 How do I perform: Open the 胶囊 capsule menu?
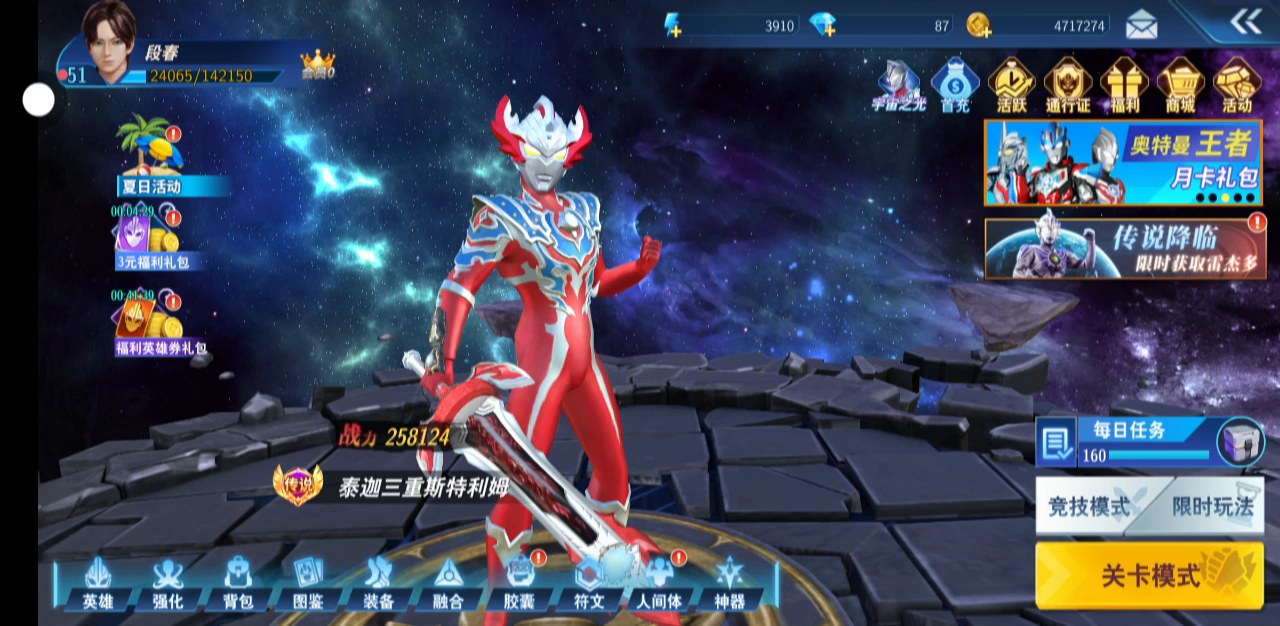(519, 582)
